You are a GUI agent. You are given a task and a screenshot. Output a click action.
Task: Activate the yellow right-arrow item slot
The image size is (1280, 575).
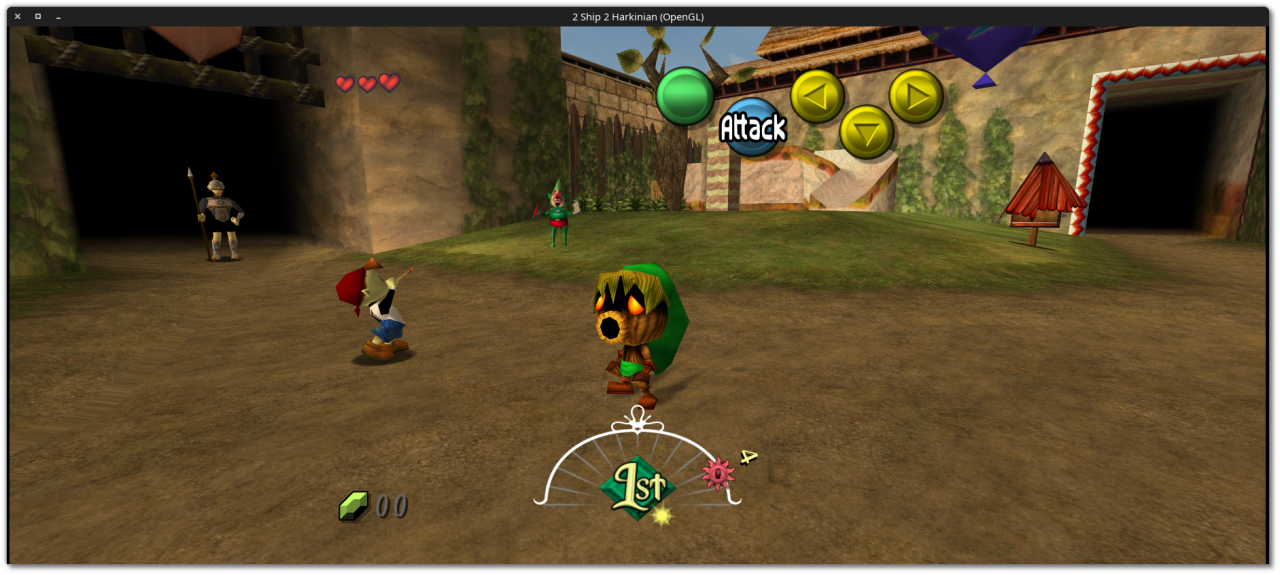point(916,96)
